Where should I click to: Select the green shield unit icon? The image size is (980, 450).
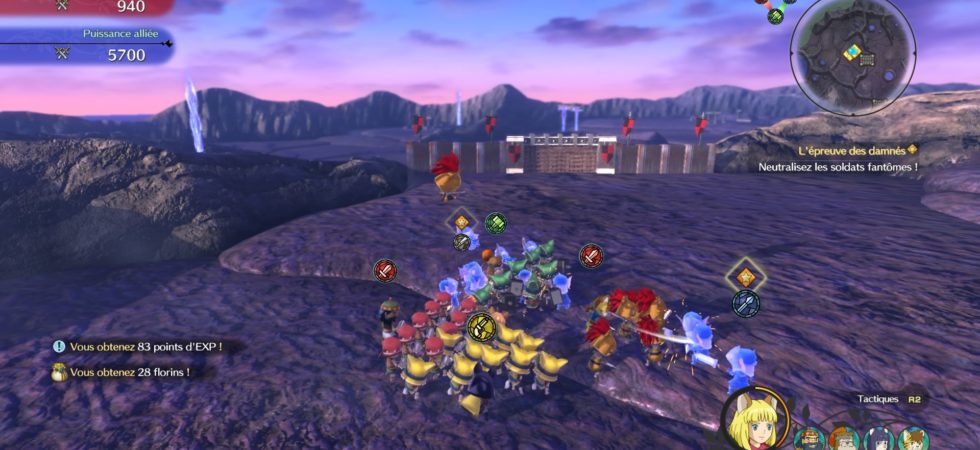click(x=496, y=223)
